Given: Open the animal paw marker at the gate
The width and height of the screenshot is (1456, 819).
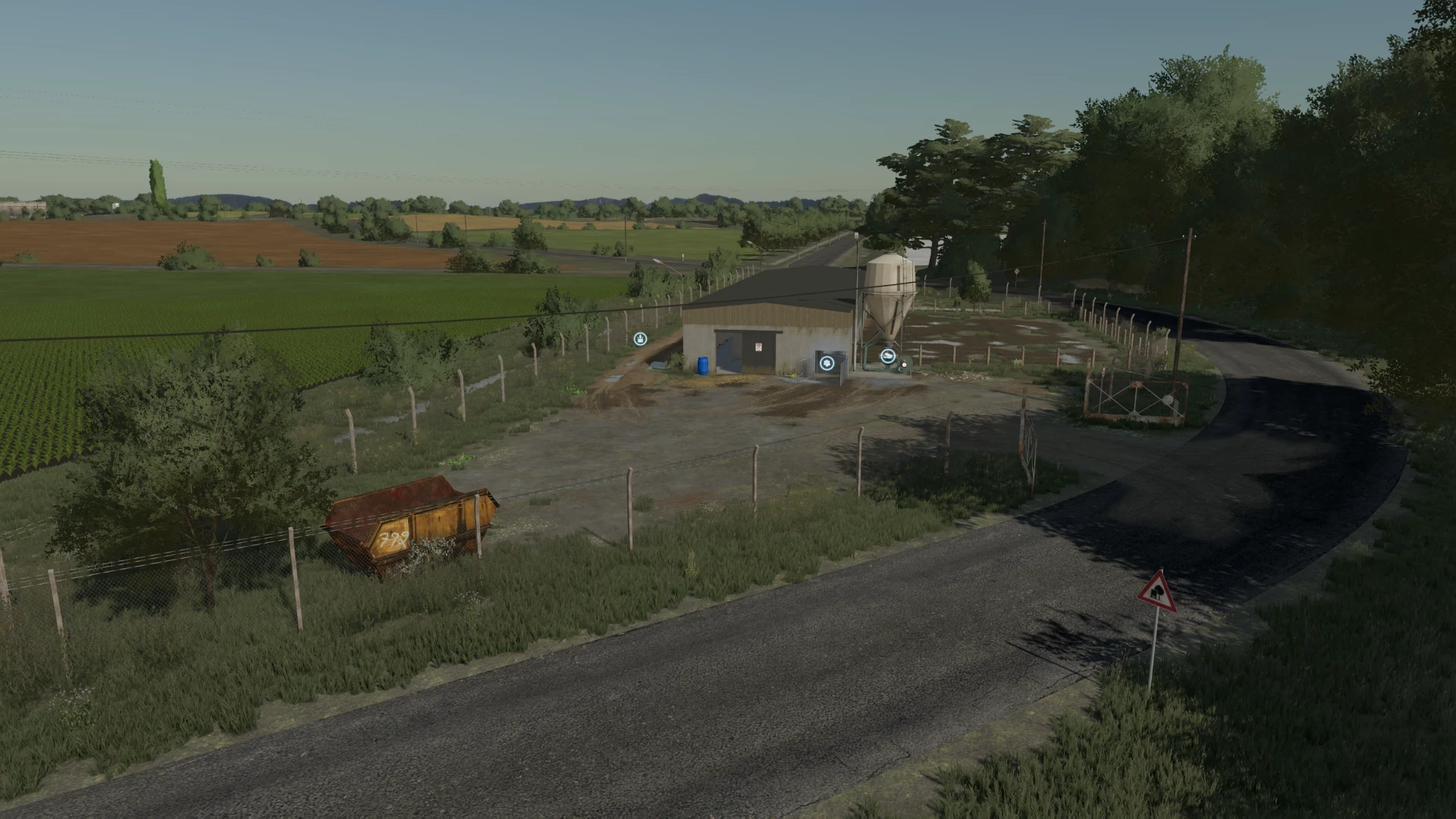Looking at the screenshot, I should [827, 363].
